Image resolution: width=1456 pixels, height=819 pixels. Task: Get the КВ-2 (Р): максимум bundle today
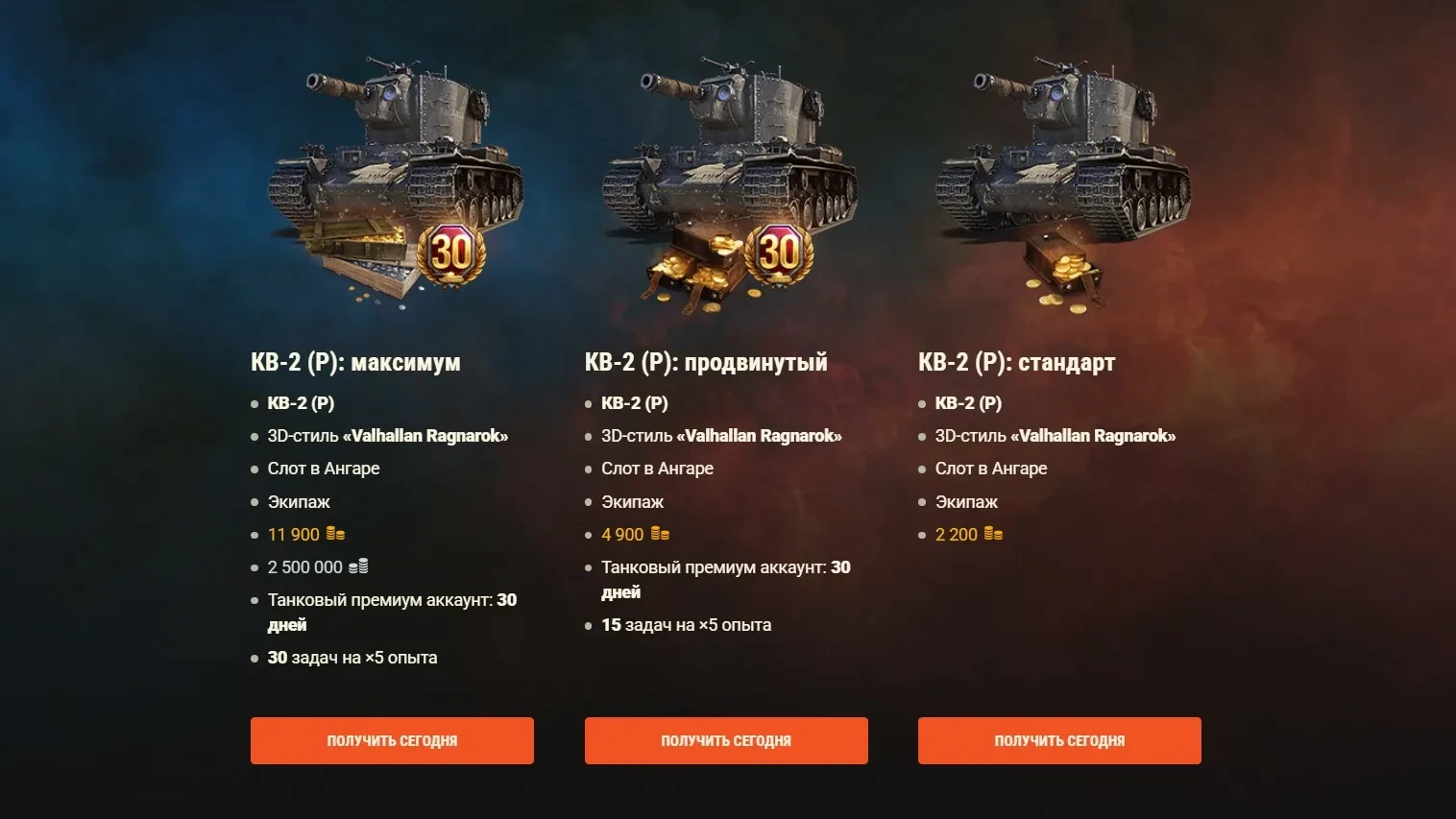coord(392,740)
